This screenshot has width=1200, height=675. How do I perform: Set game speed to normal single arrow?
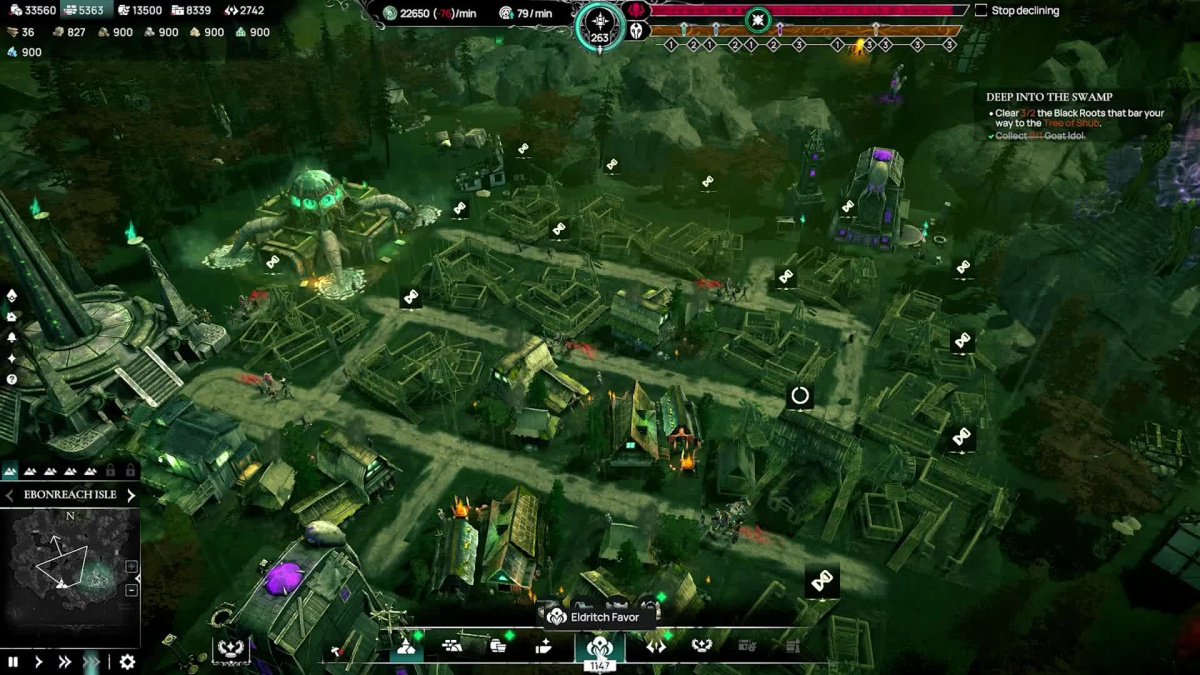(x=39, y=661)
